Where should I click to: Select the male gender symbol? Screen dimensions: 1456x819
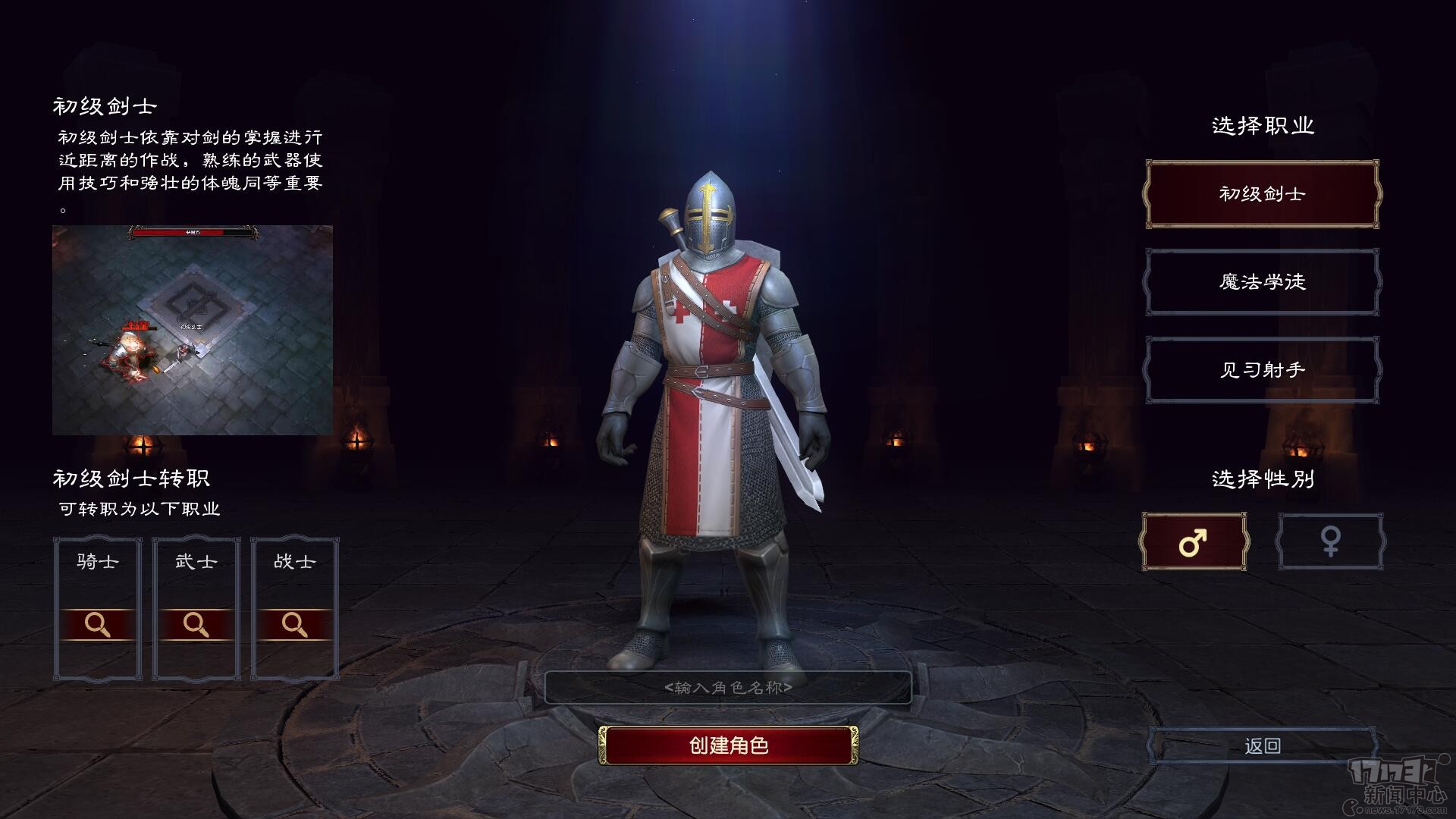tap(1192, 542)
